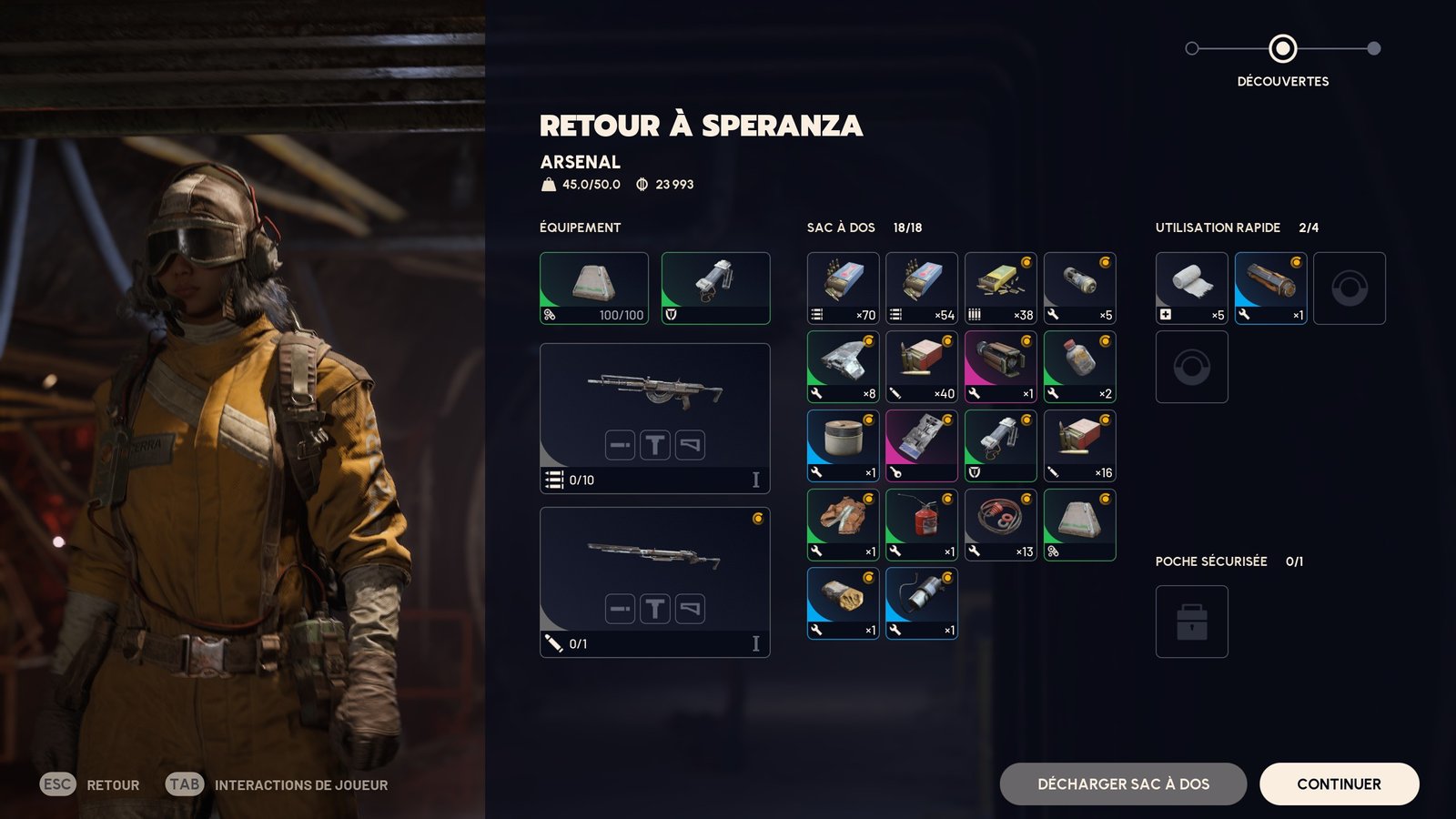The width and height of the screenshot is (1456, 819).
Task: Pick the coiled wires stack x13
Action: click(1000, 524)
